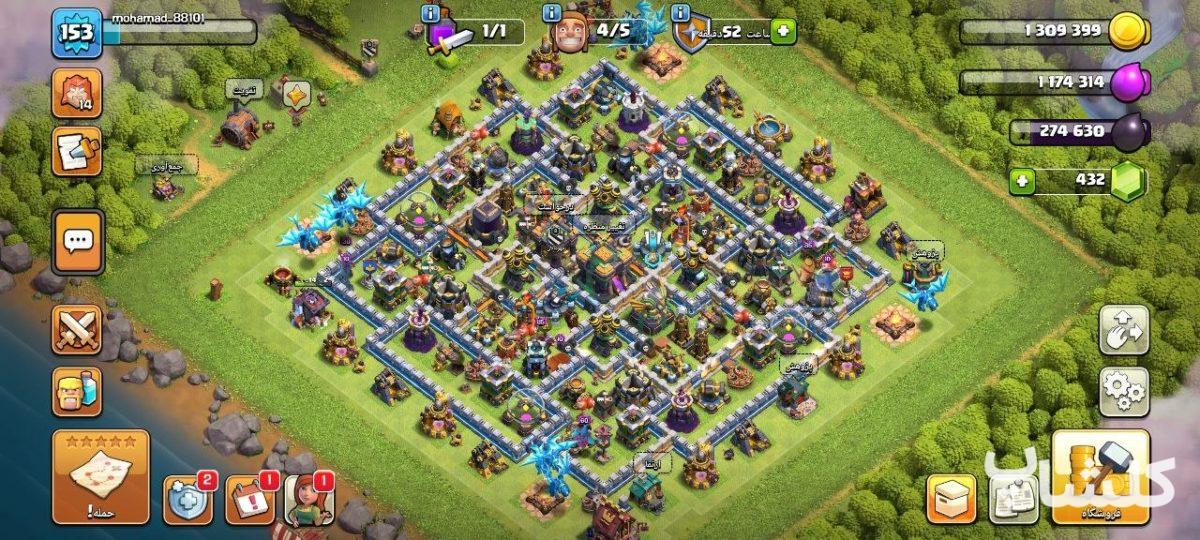This screenshot has height=540, width=1200.
Task: Open the settings gear
Action: pyautogui.click(x=1124, y=391)
